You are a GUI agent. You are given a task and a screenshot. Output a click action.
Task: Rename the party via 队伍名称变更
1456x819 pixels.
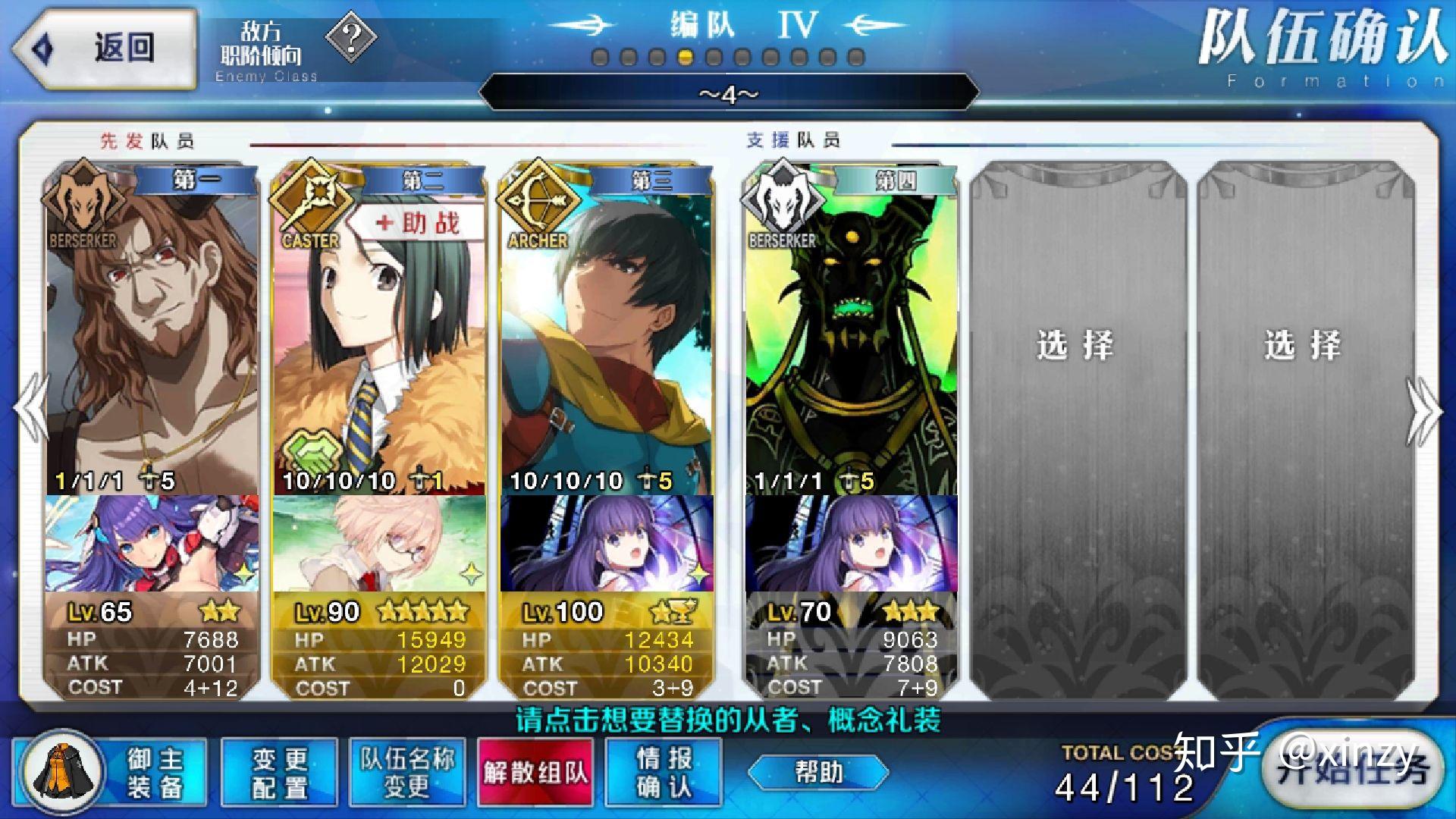[407, 772]
